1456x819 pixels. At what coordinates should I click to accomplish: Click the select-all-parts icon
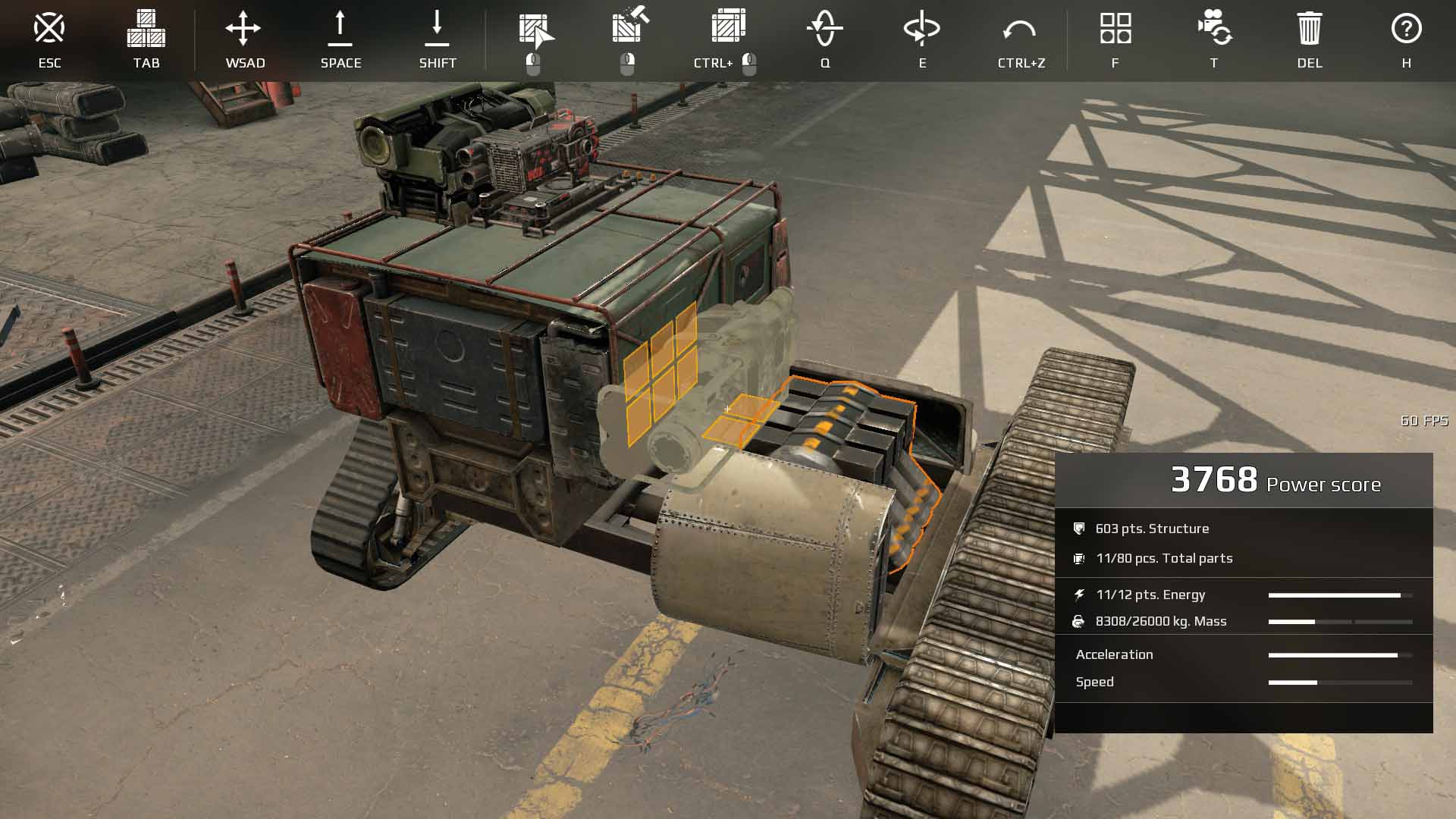[x=728, y=27]
